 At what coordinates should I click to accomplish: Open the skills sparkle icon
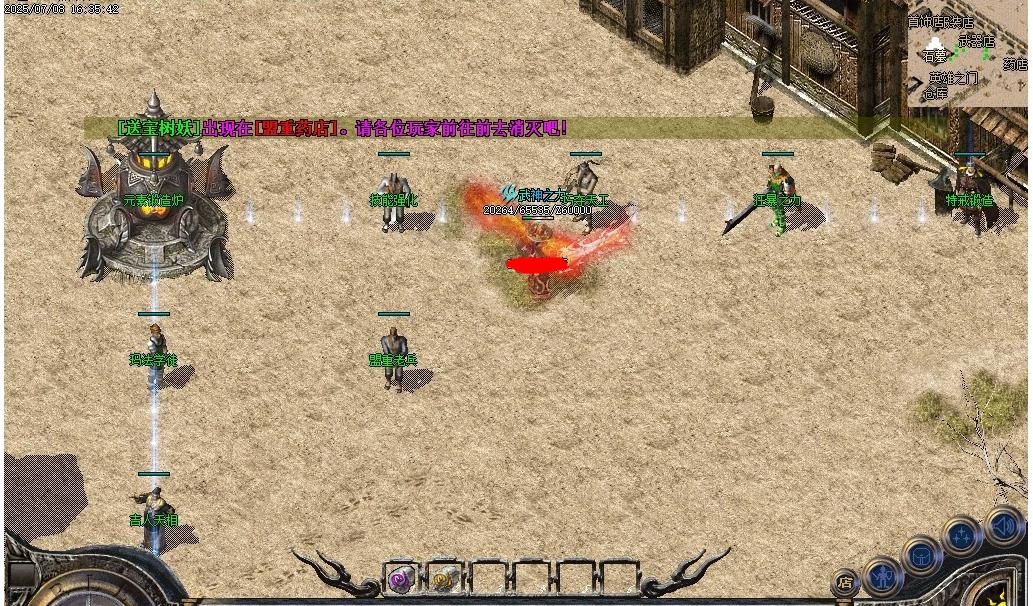point(962,537)
